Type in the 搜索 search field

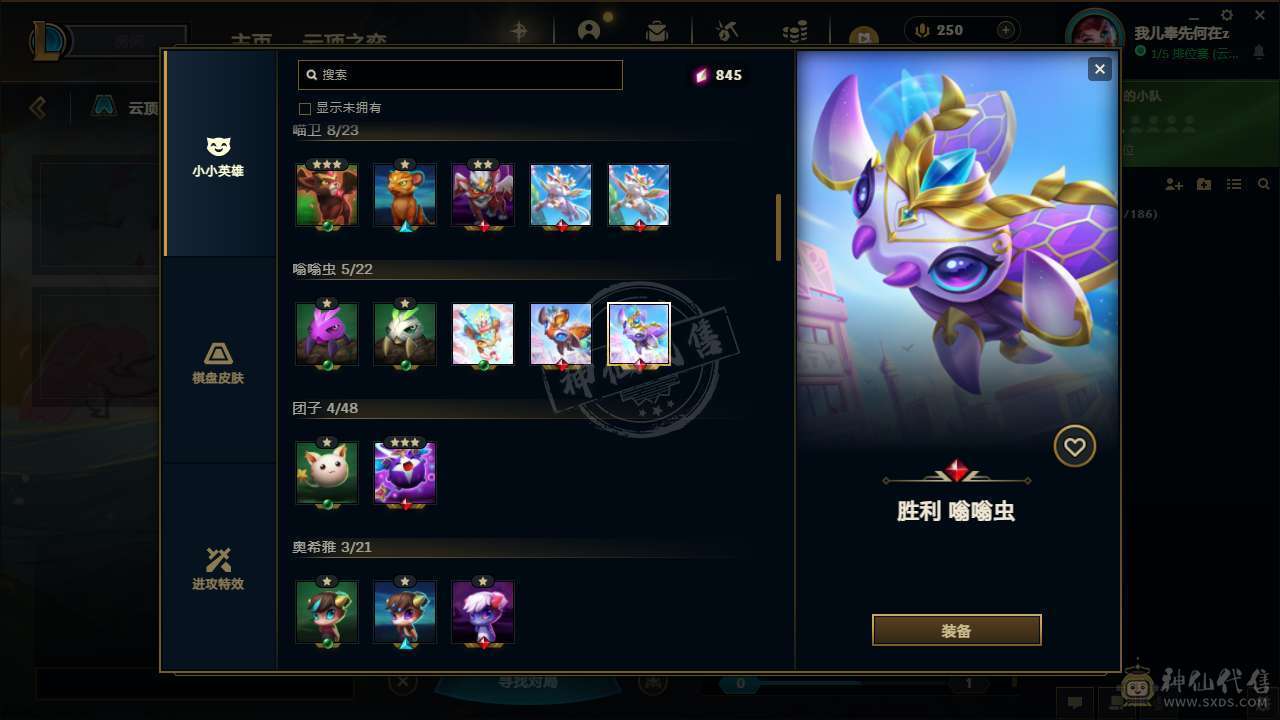[x=460, y=74]
